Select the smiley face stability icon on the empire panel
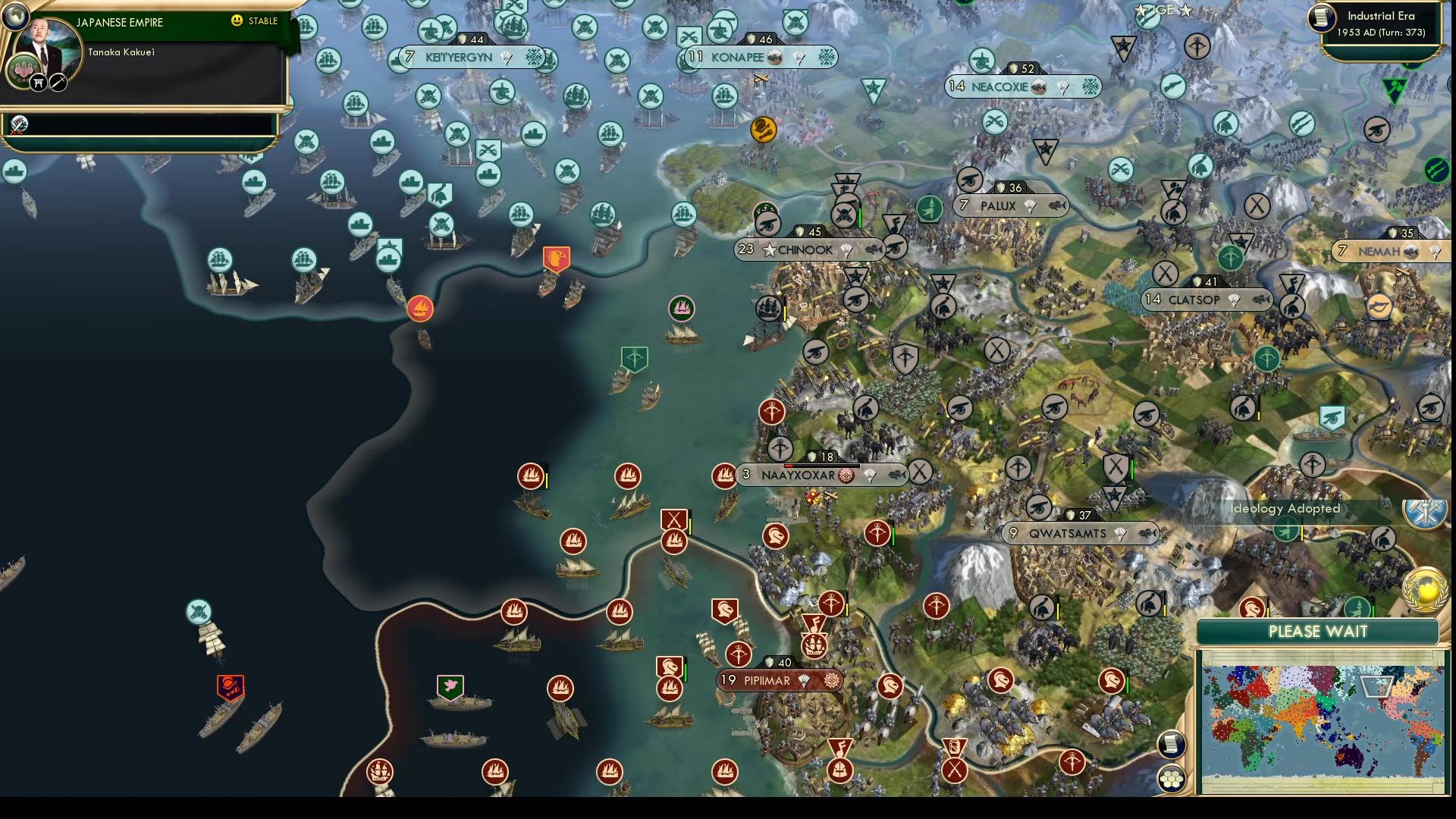 pyautogui.click(x=237, y=22)
